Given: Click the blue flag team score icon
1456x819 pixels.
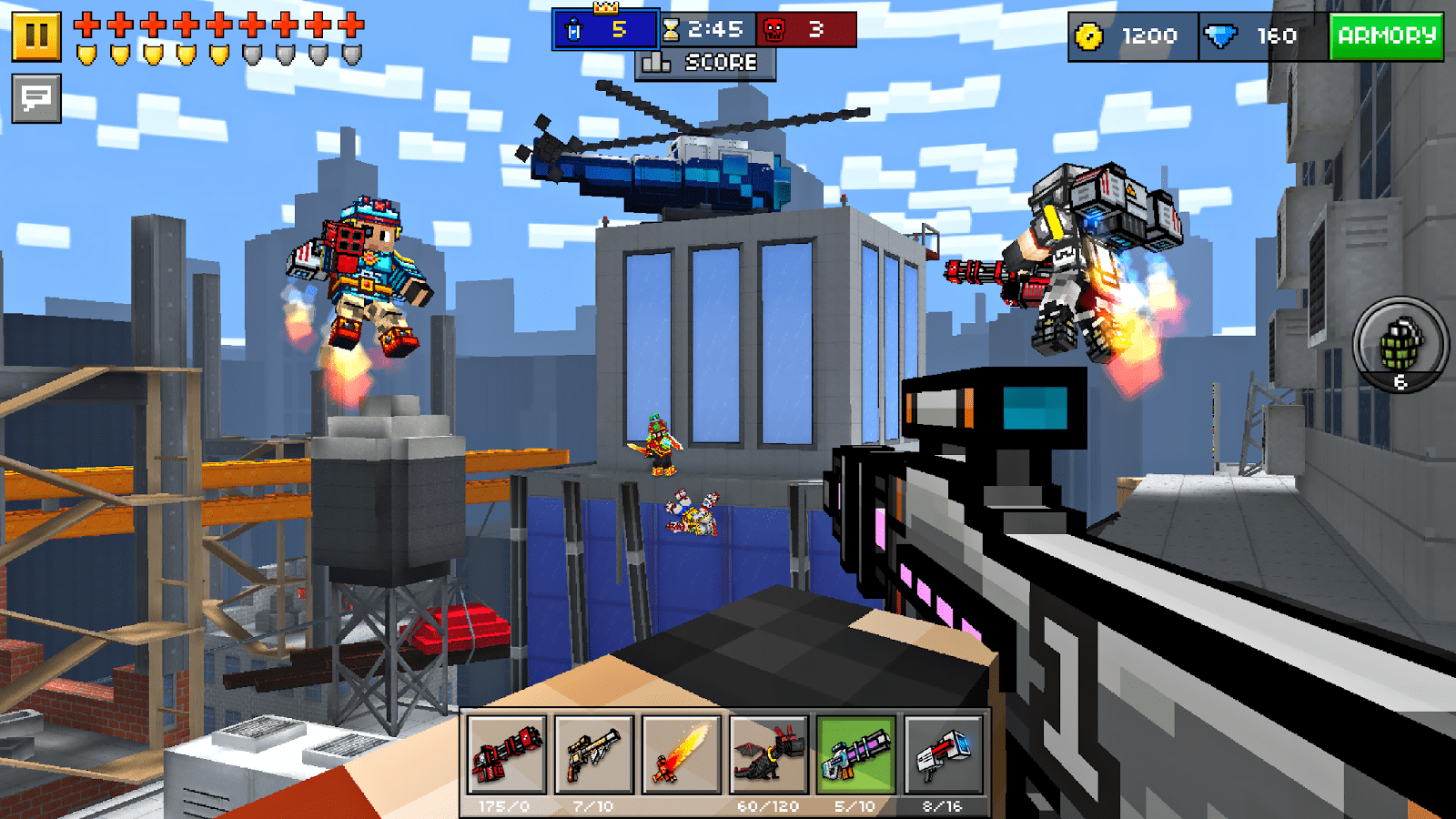Looking at the screenshot, I should point(575,30).
